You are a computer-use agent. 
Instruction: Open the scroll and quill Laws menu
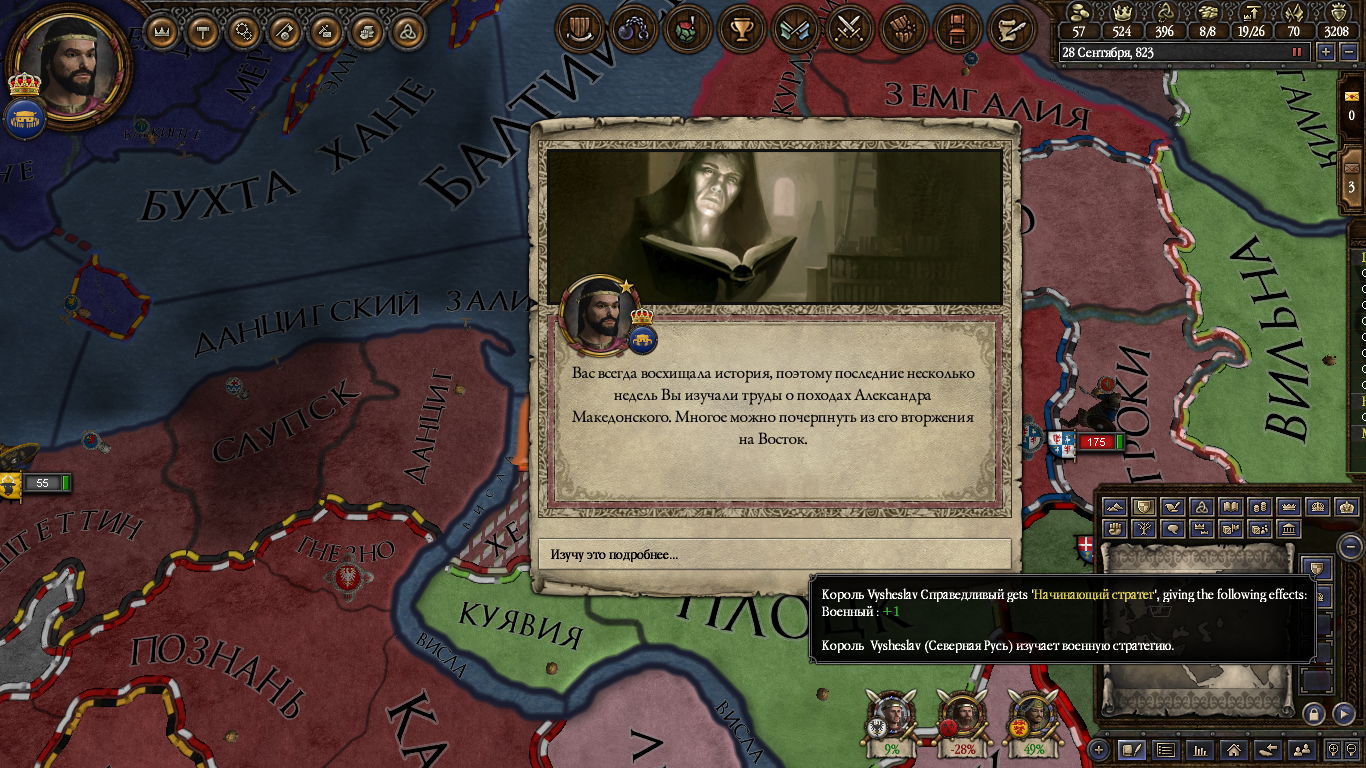point(1011,29)
